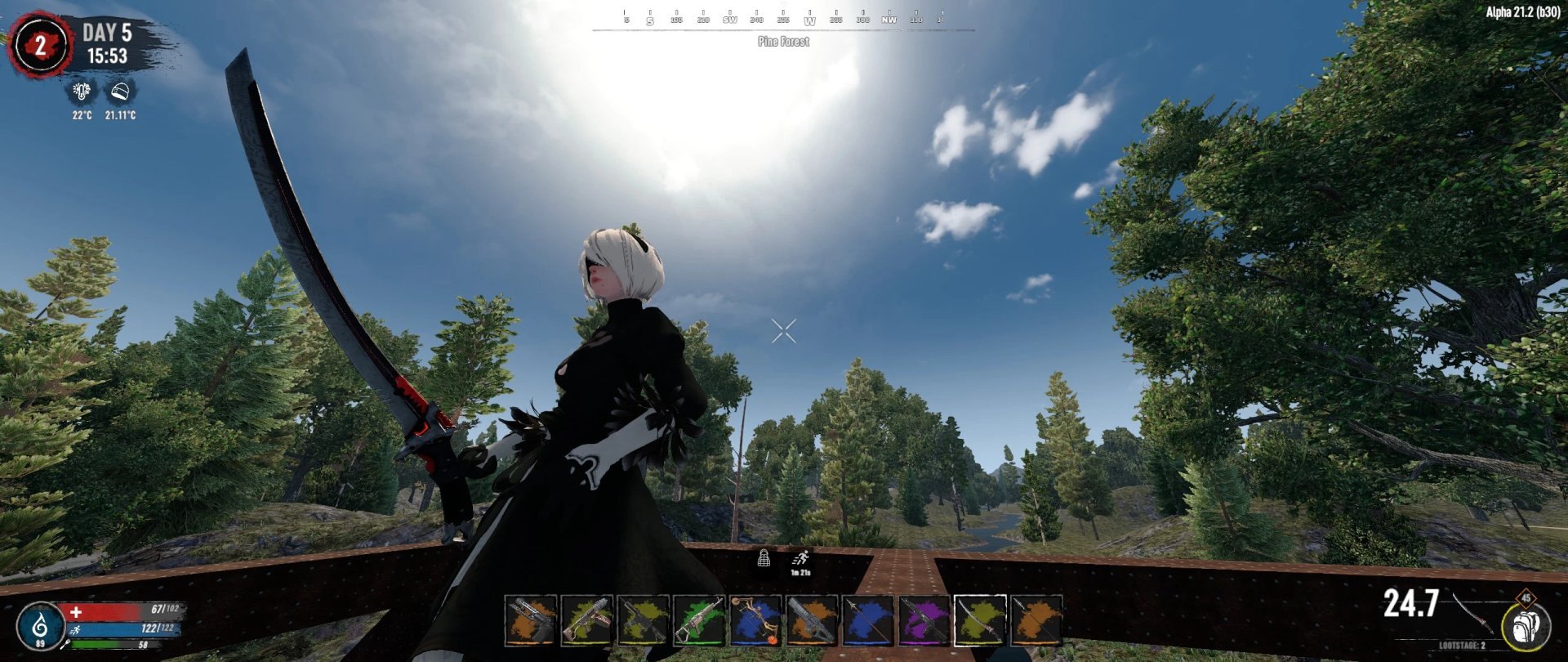Screen dimensions: 1568x662
Task: Click the Pine Forest biome label
Action: coord(784,41)
